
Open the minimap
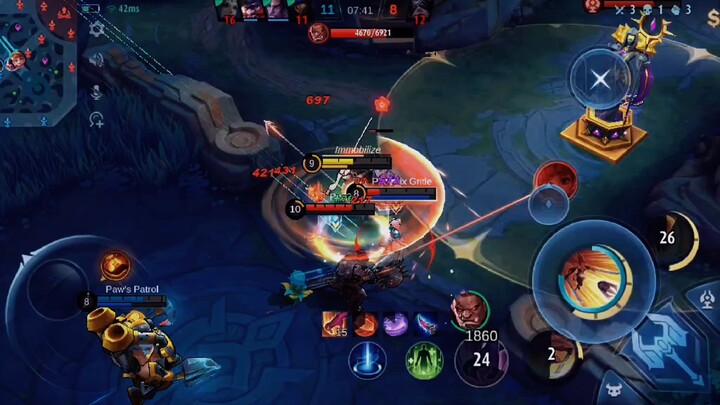pos(38,60)
